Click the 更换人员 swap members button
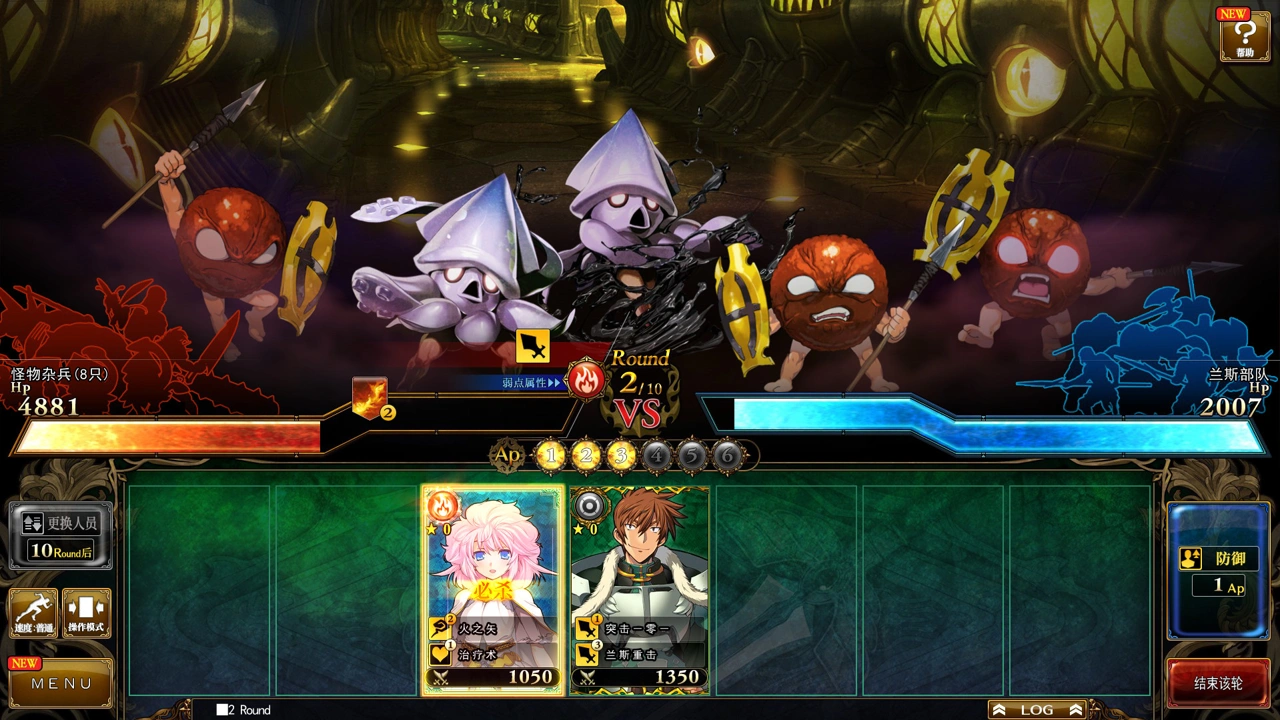 point(61,535)
